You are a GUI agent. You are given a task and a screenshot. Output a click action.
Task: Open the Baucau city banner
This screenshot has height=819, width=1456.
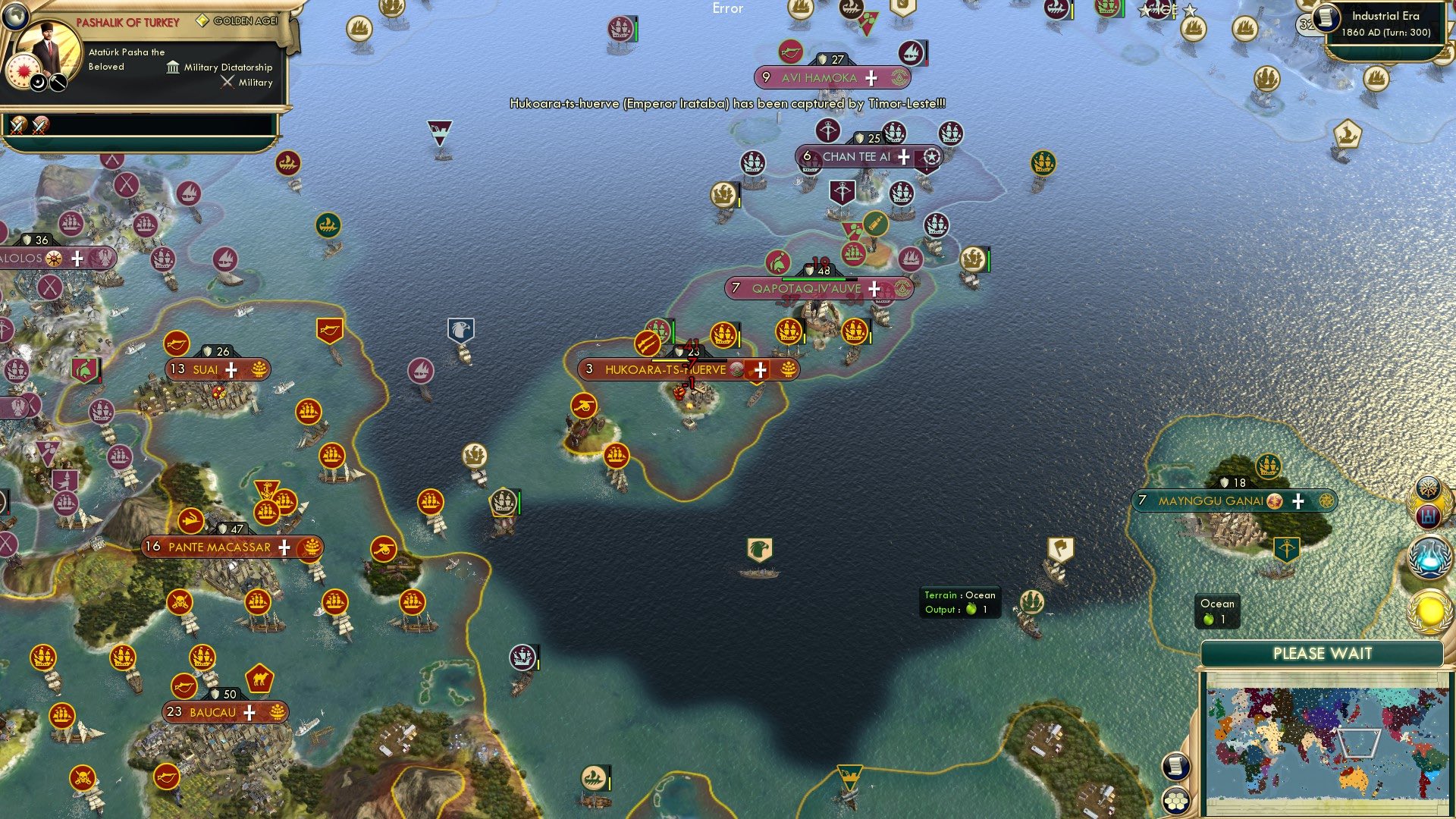coord(215,712)
